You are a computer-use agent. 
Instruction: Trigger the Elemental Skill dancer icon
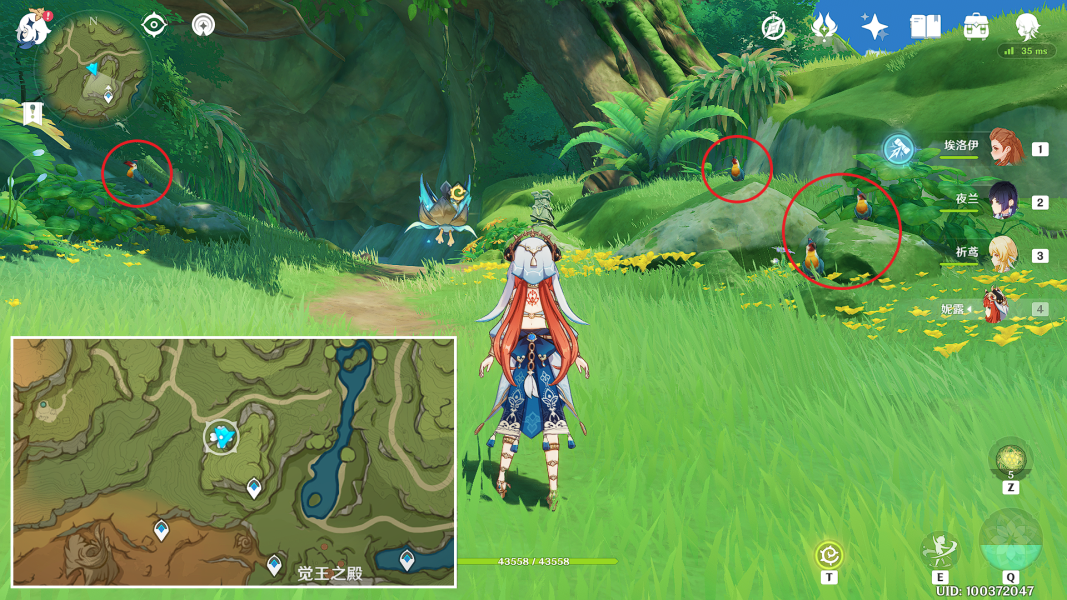tap(939, 550)
